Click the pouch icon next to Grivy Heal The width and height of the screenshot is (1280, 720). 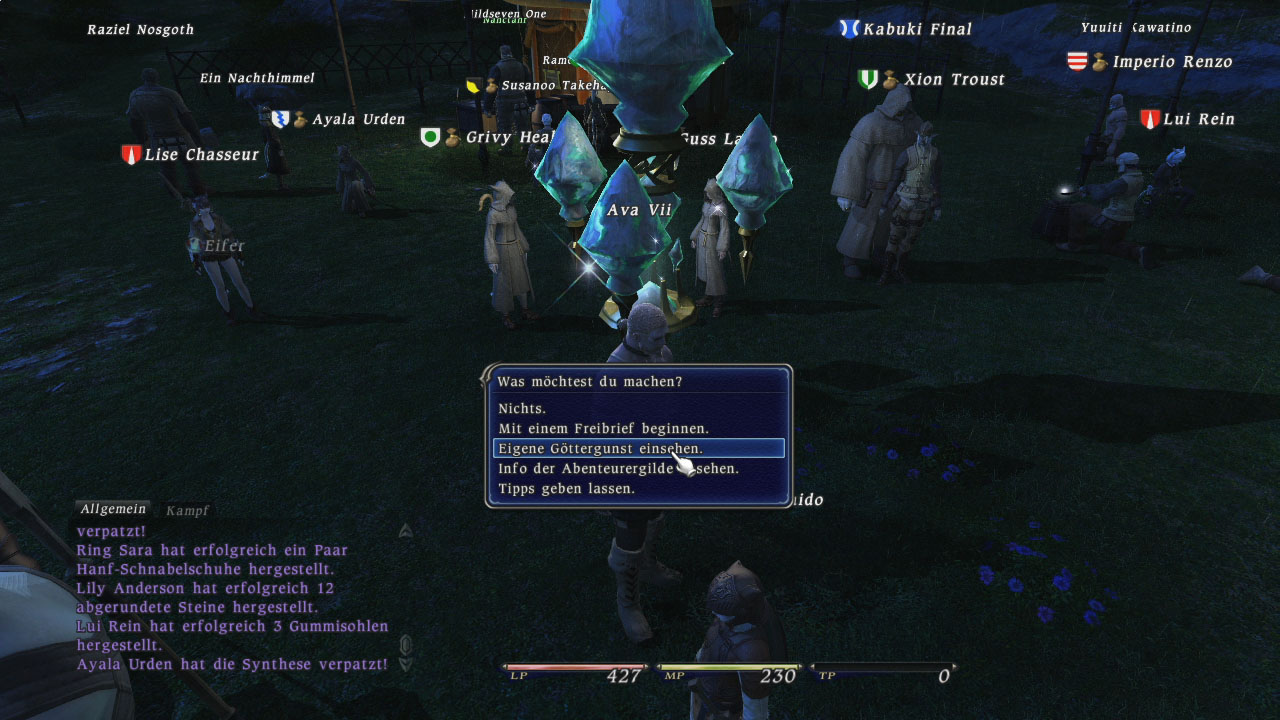[x=452, y=138]
